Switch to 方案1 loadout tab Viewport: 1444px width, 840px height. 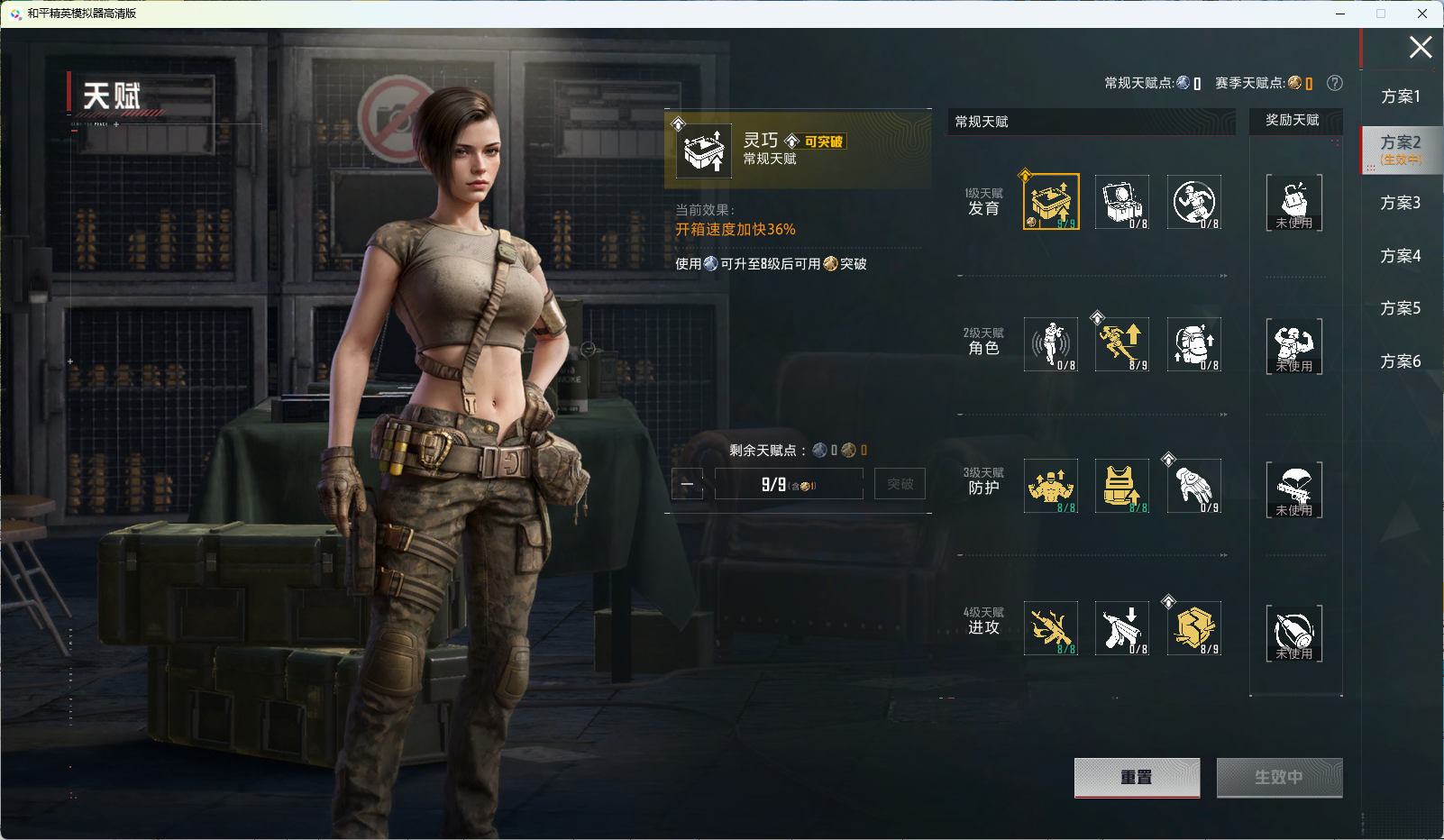1401,96
